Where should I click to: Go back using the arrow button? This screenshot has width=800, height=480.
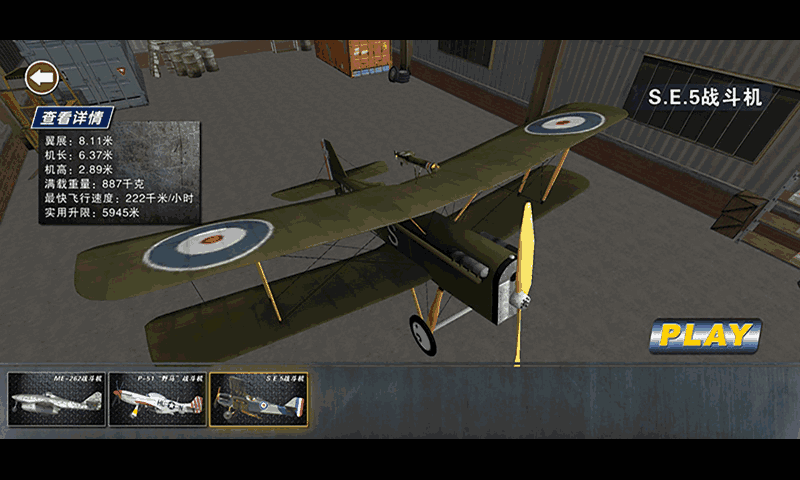coord(42,77)
